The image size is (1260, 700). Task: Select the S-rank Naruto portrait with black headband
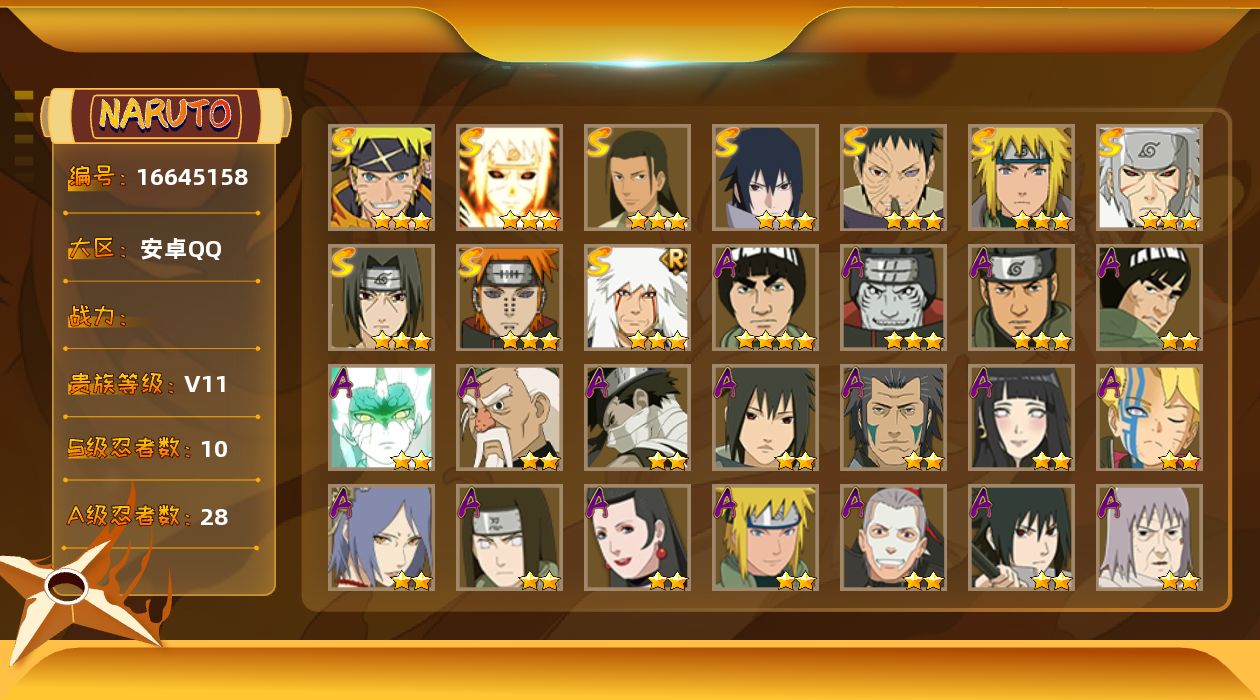(x=381, y=178)
